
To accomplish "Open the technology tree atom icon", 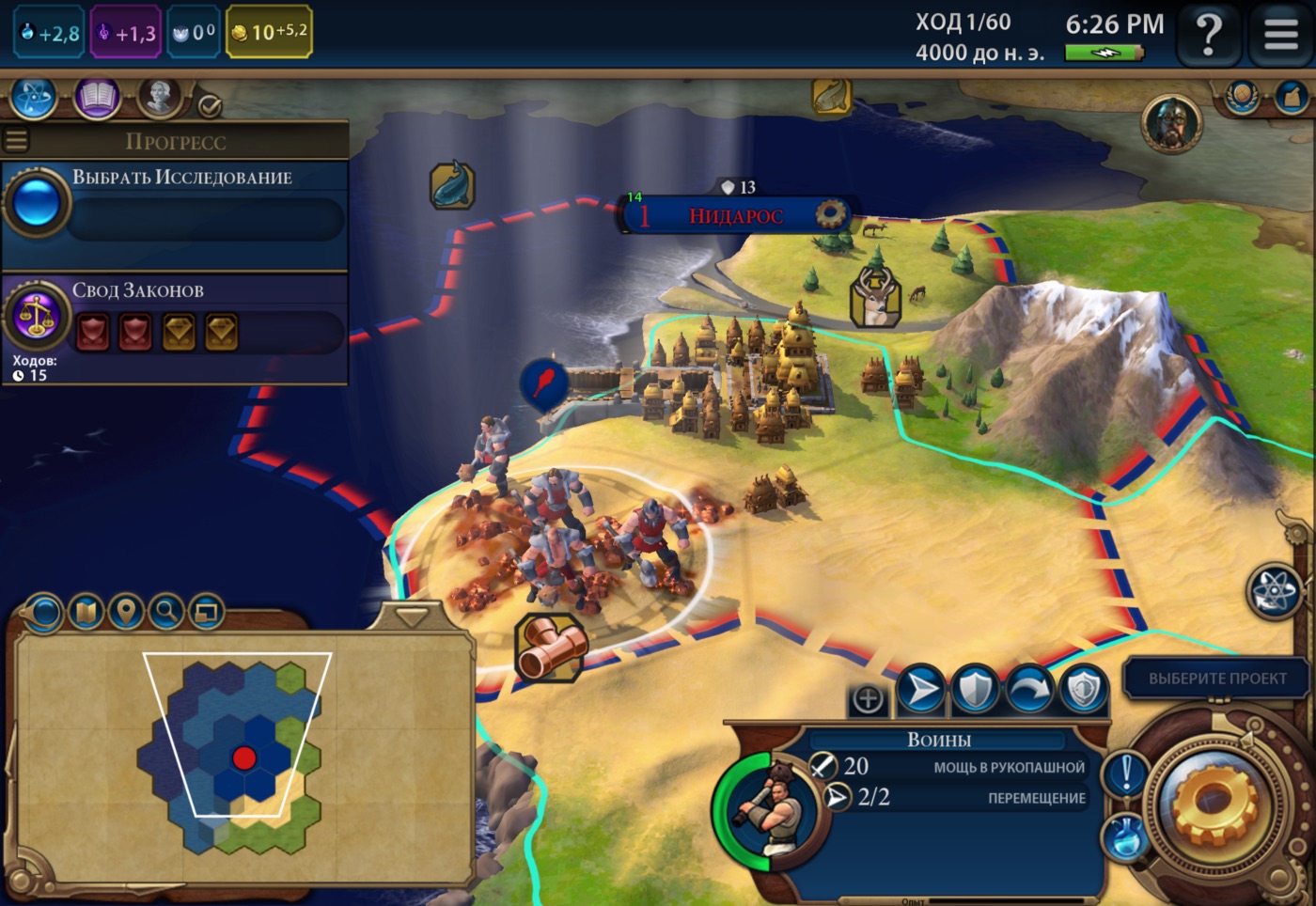I will [34, 98].
